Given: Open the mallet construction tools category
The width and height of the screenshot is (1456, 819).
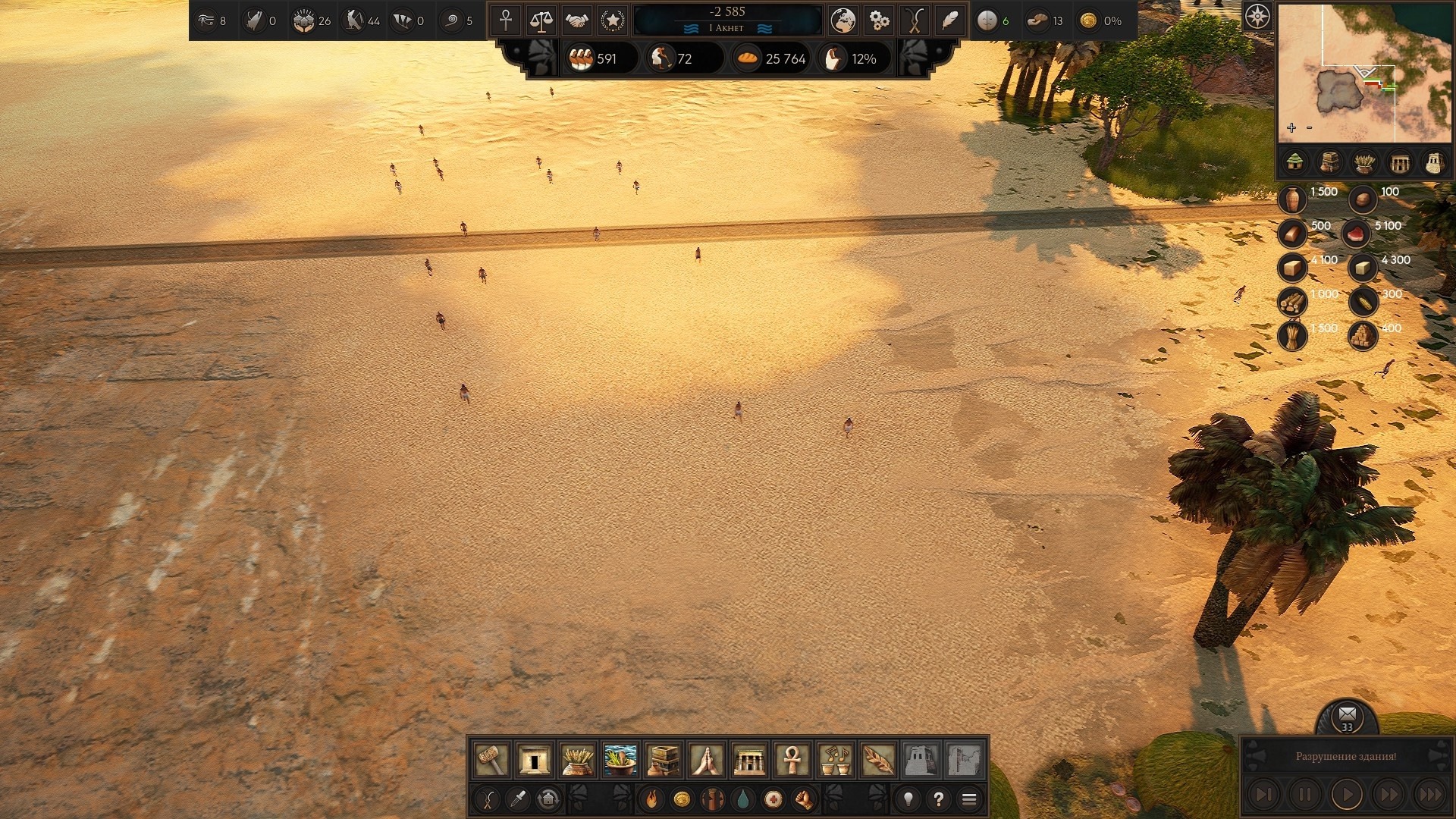Looking at the screenshot, I should click(x=491, y=759).
